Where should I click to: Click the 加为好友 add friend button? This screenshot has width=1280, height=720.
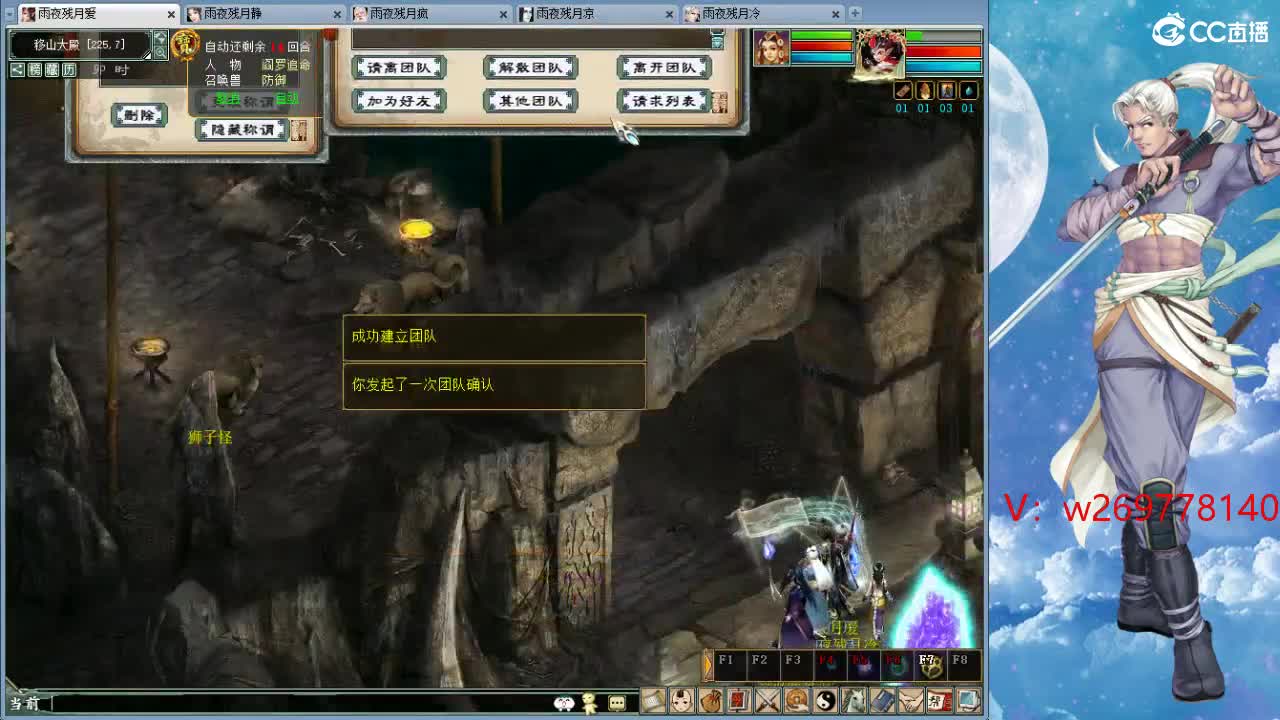coord(398,100)
